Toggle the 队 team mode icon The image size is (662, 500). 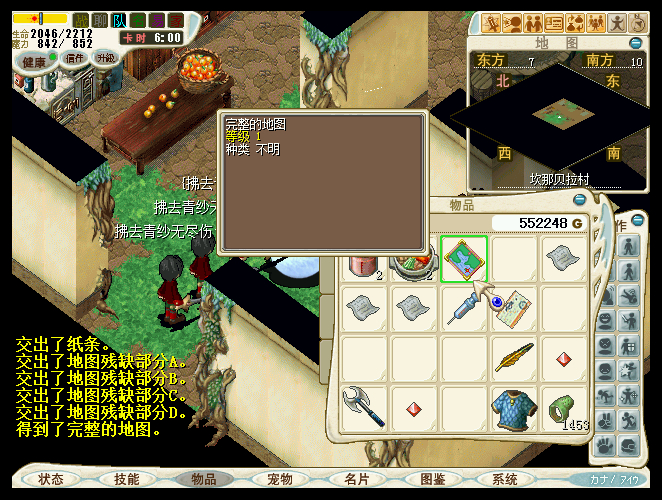coord(118,20)
